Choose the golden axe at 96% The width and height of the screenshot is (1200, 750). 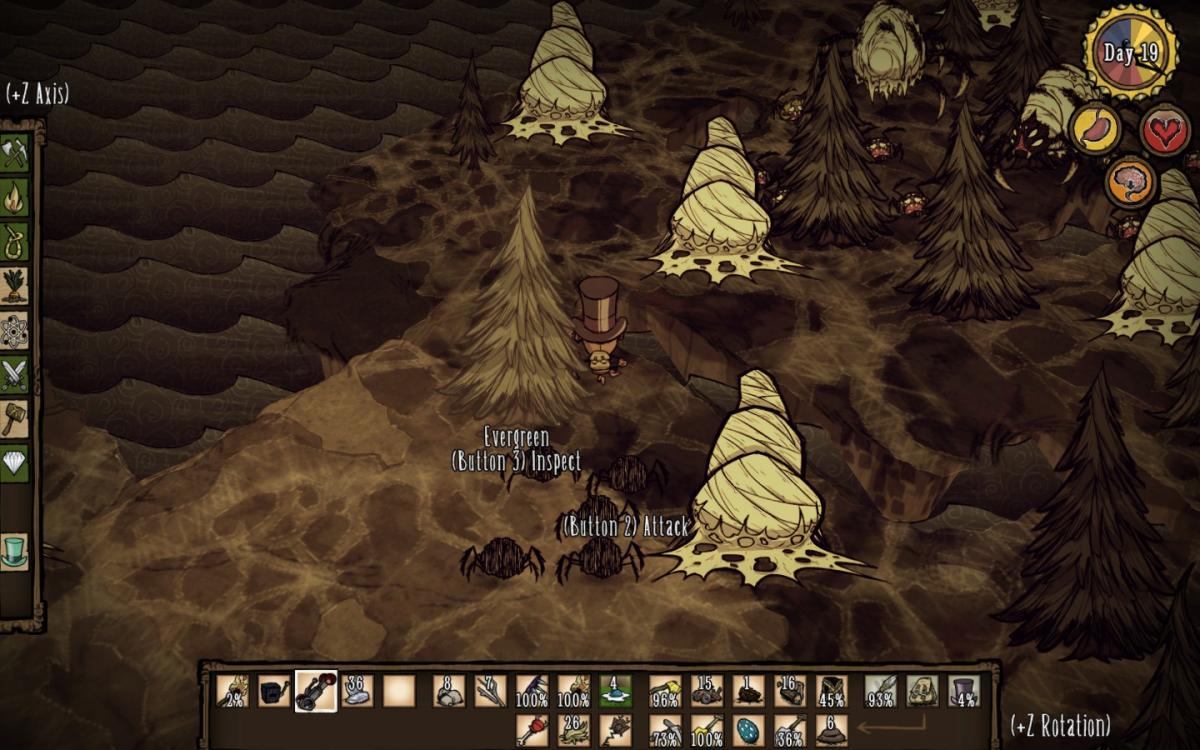pos(665,690)
